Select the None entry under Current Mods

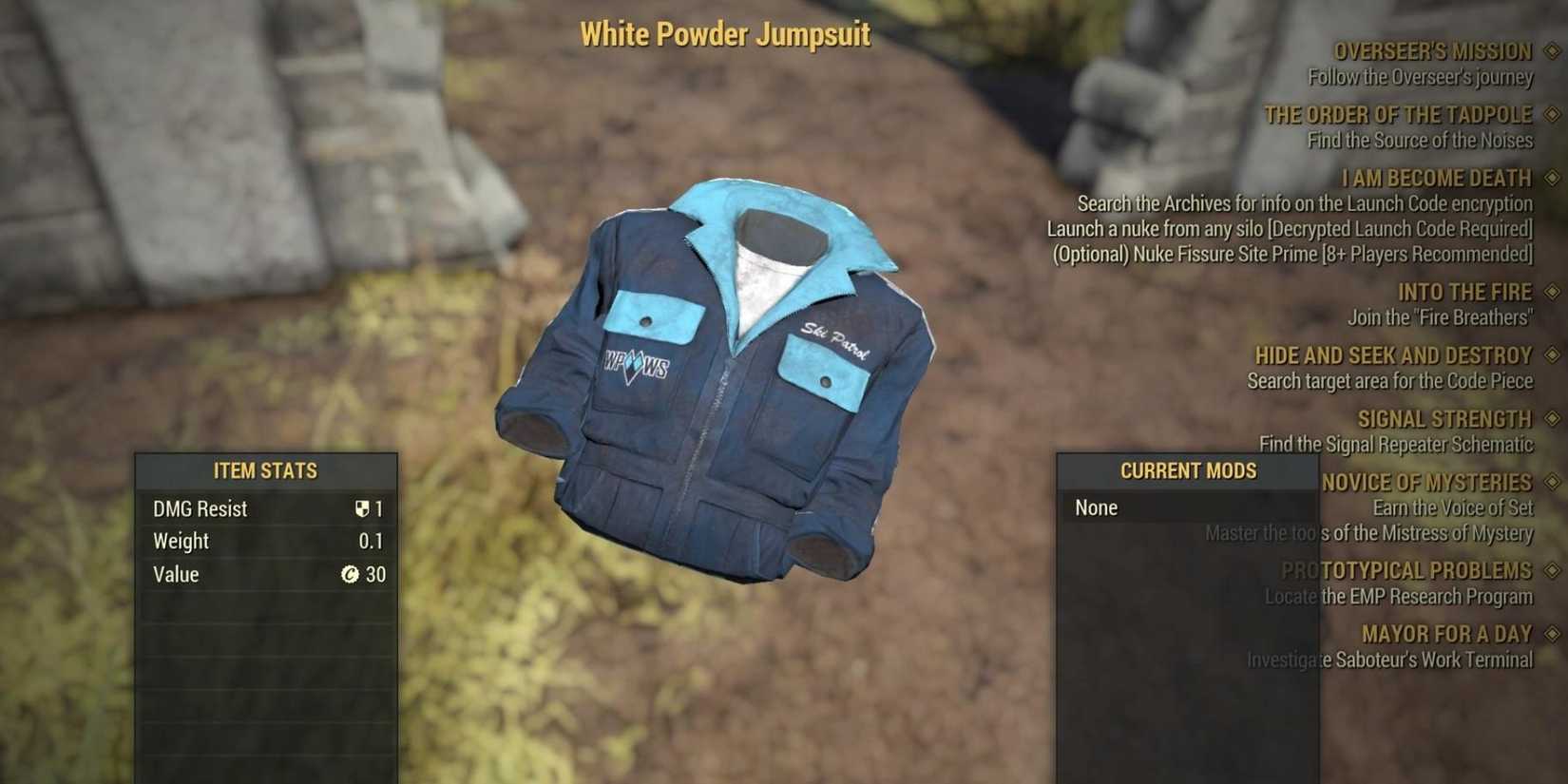click(1095, 507)
